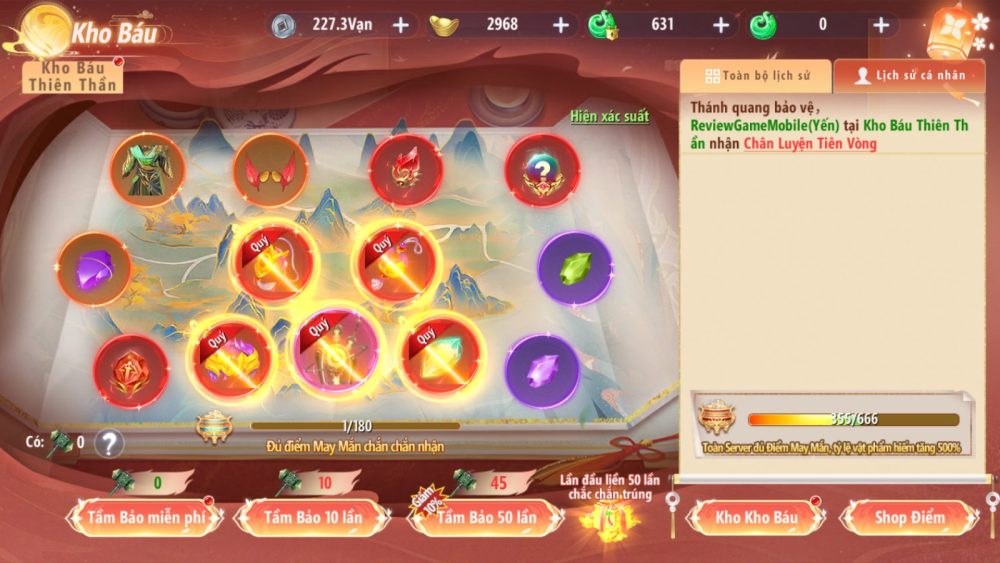The height and width of the screenshot is (563, 1000).
Task: Show drop rates via Hiện xác suất
Action: 609,116
